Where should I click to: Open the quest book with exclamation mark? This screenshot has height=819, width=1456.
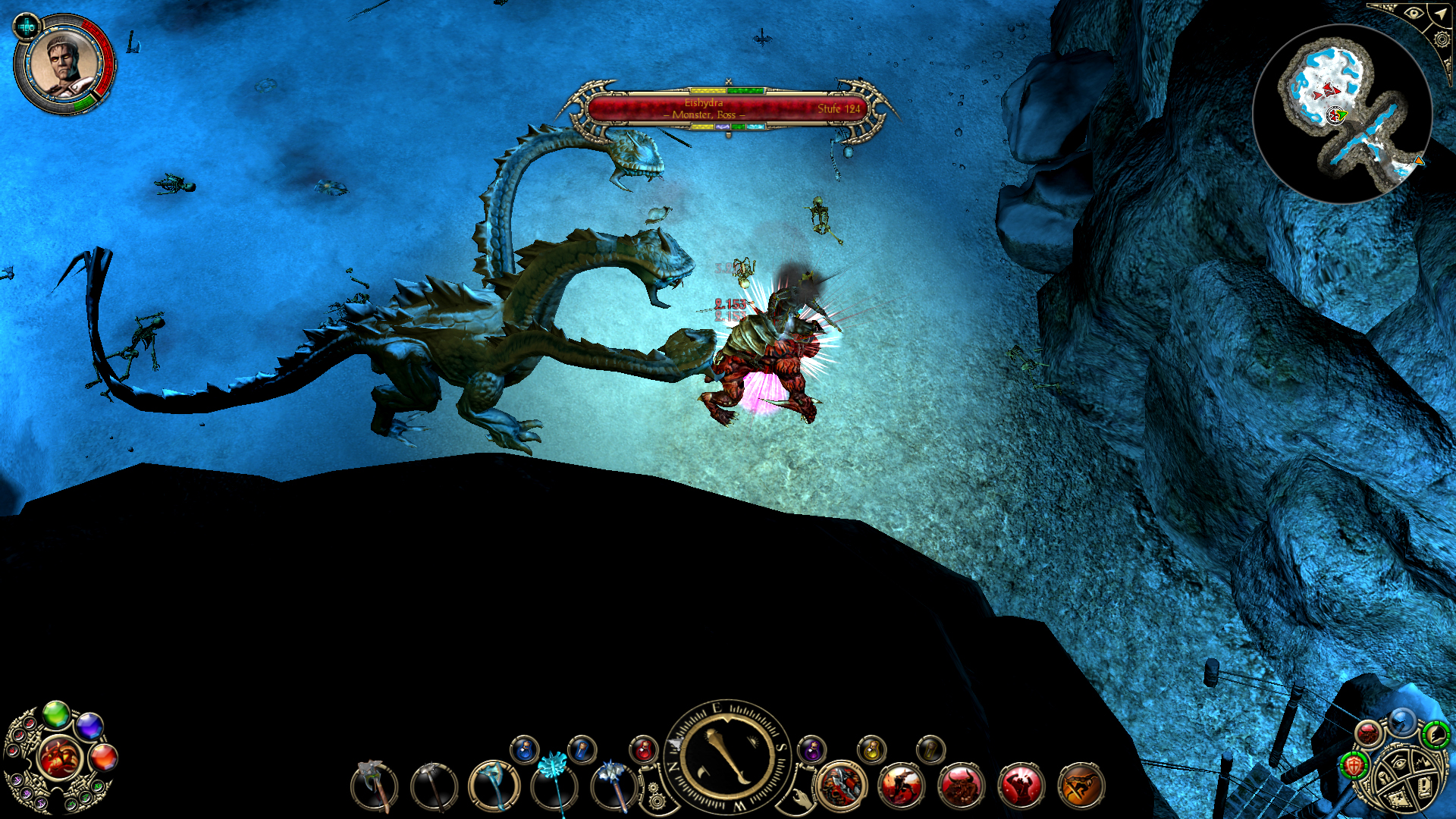pos(1424,786)
